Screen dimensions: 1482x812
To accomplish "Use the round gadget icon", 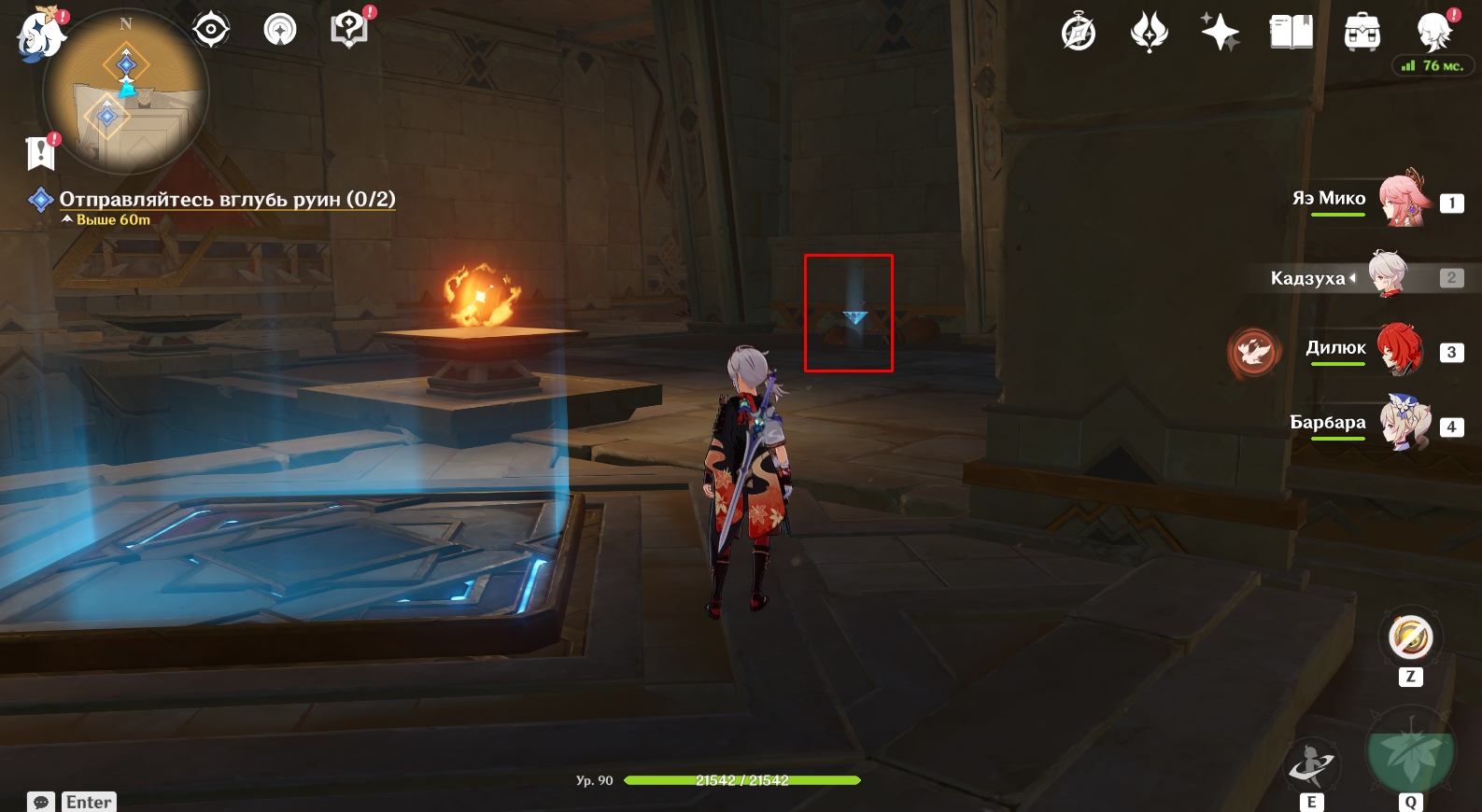I will click(1410, 638).
